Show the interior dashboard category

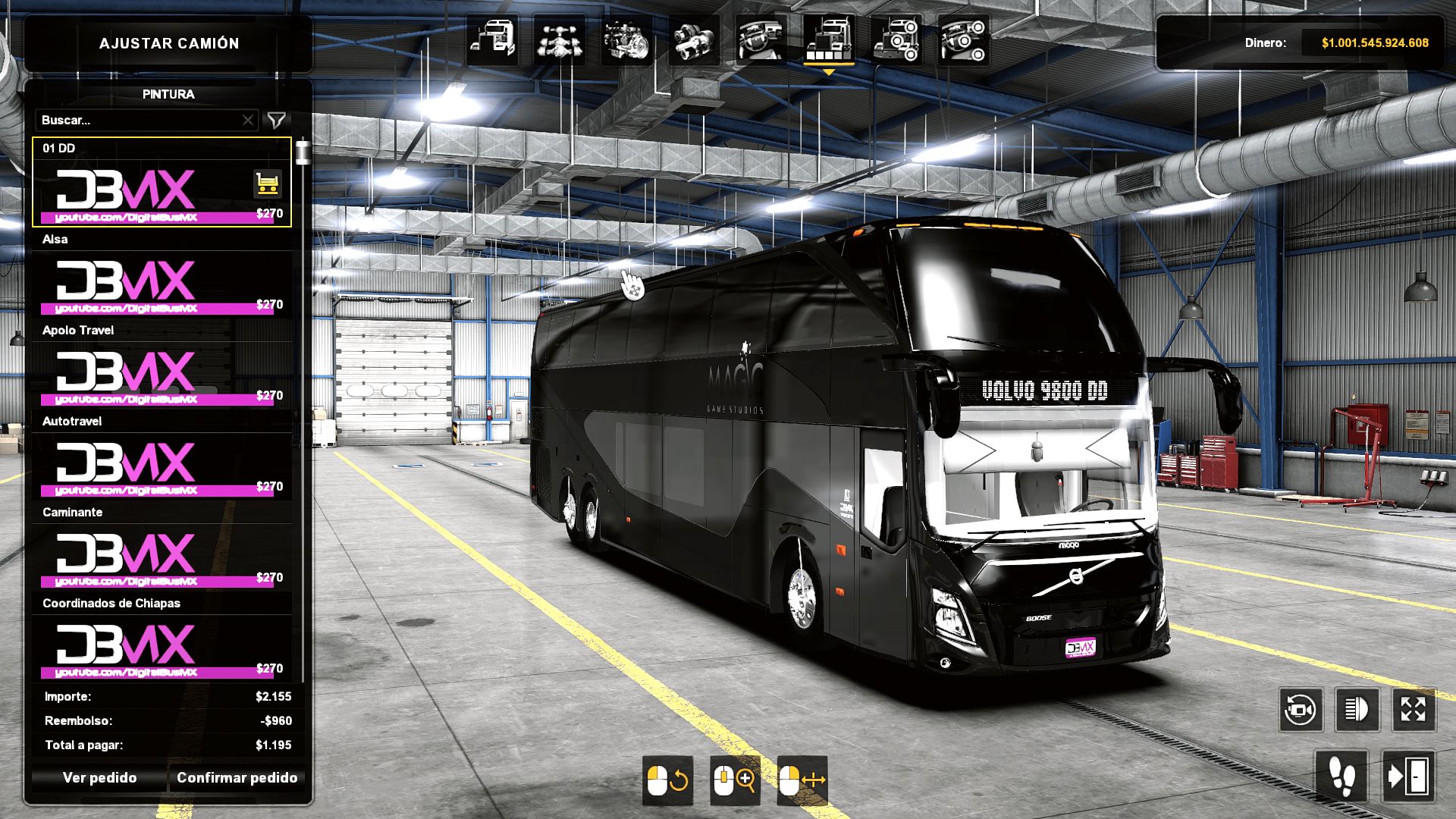tap(761, 39)
